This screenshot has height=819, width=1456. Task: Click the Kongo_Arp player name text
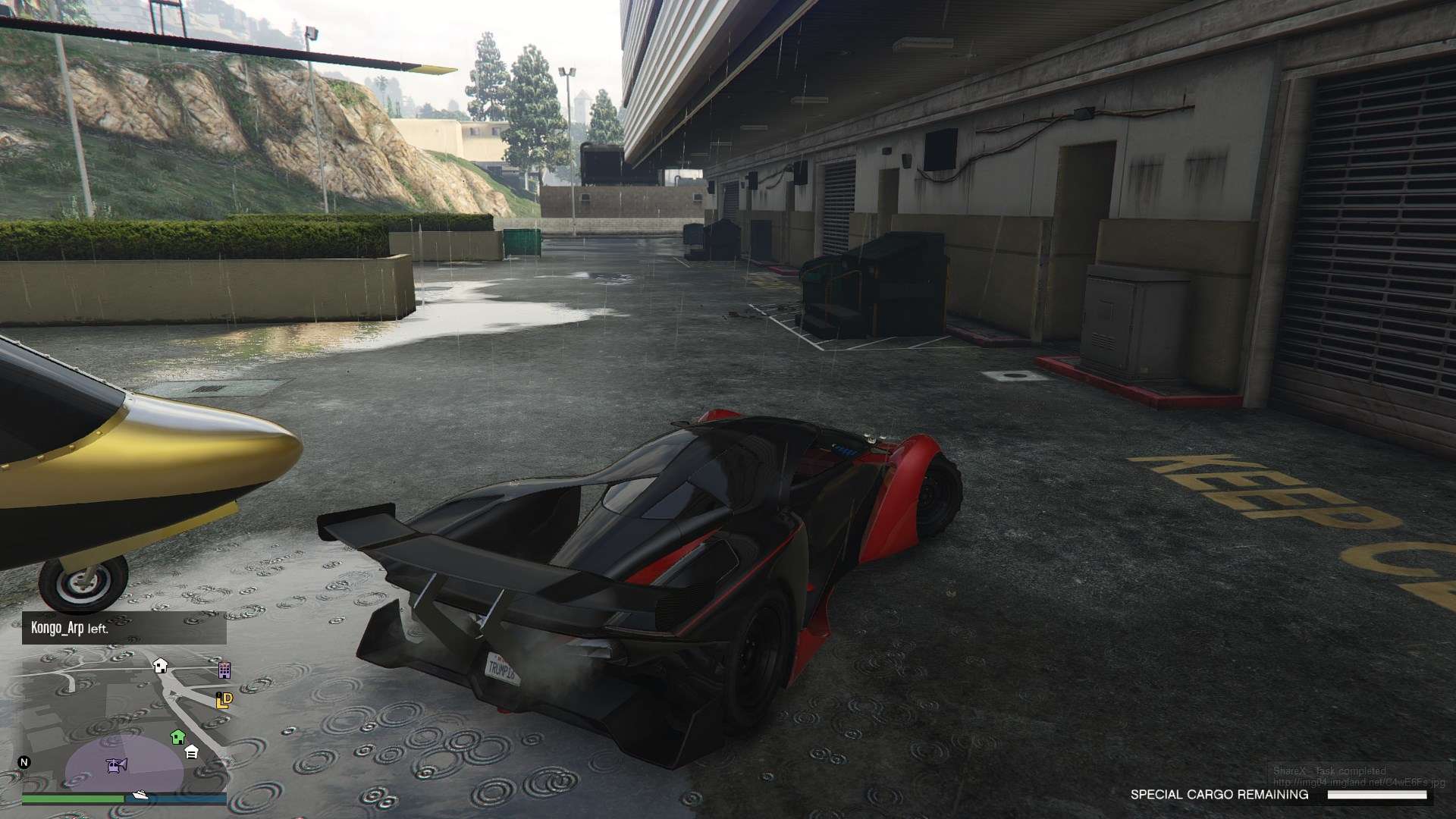(x=57, y=629)
